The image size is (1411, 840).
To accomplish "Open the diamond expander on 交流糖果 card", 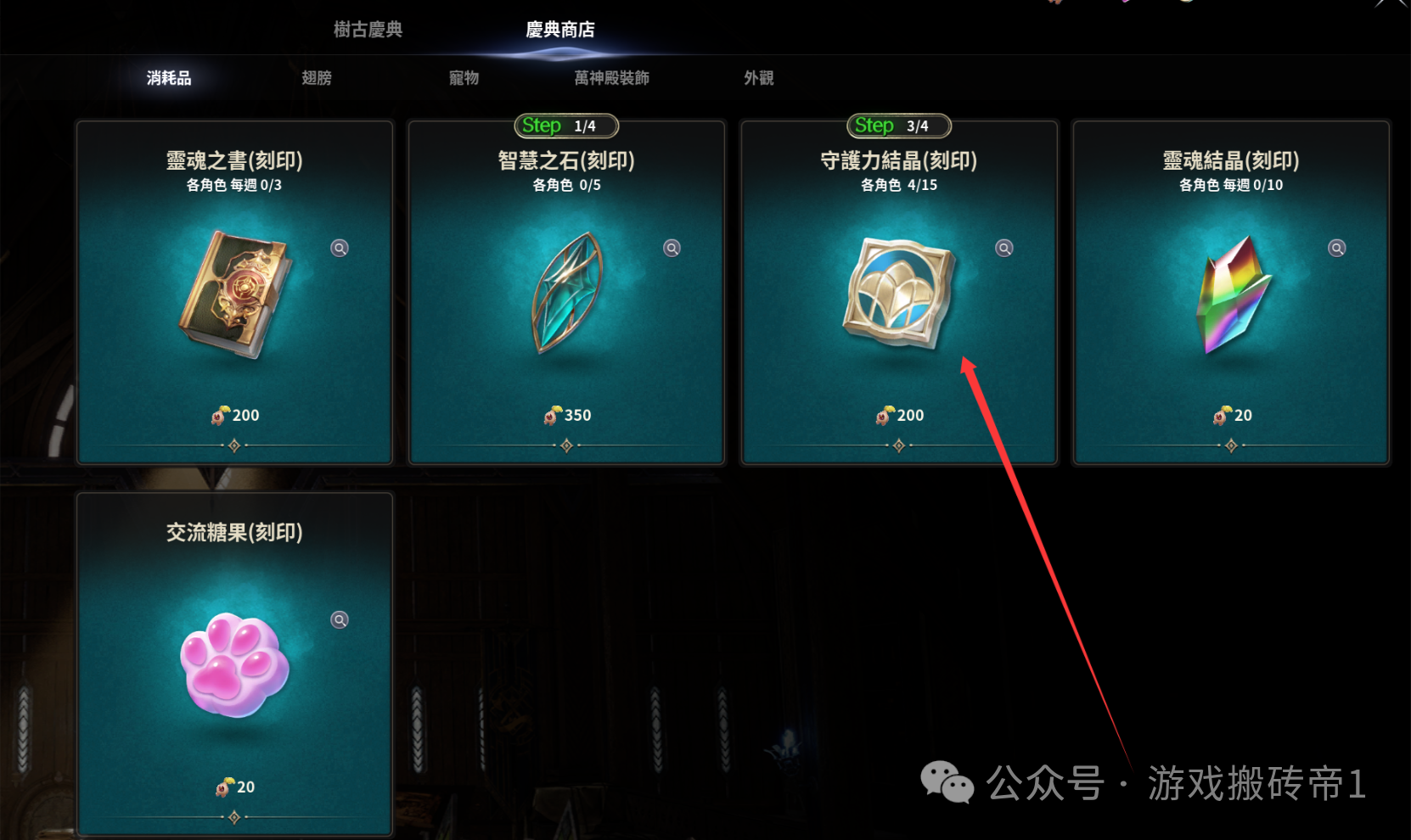I will [x=234, y=815].
